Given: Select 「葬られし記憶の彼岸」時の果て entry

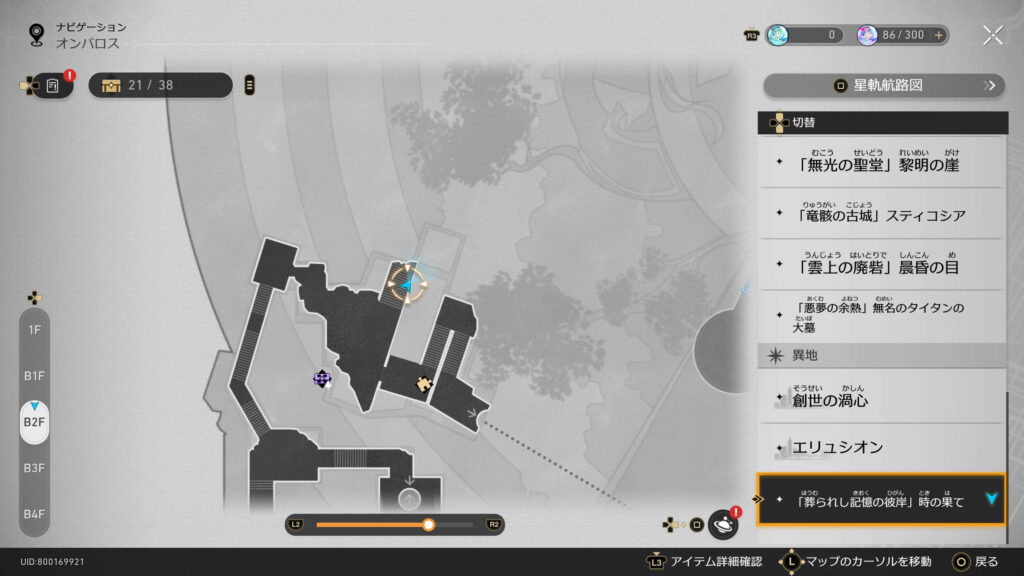Looking at the screenshot, I should pyautogui.click(x=880, y=500).
